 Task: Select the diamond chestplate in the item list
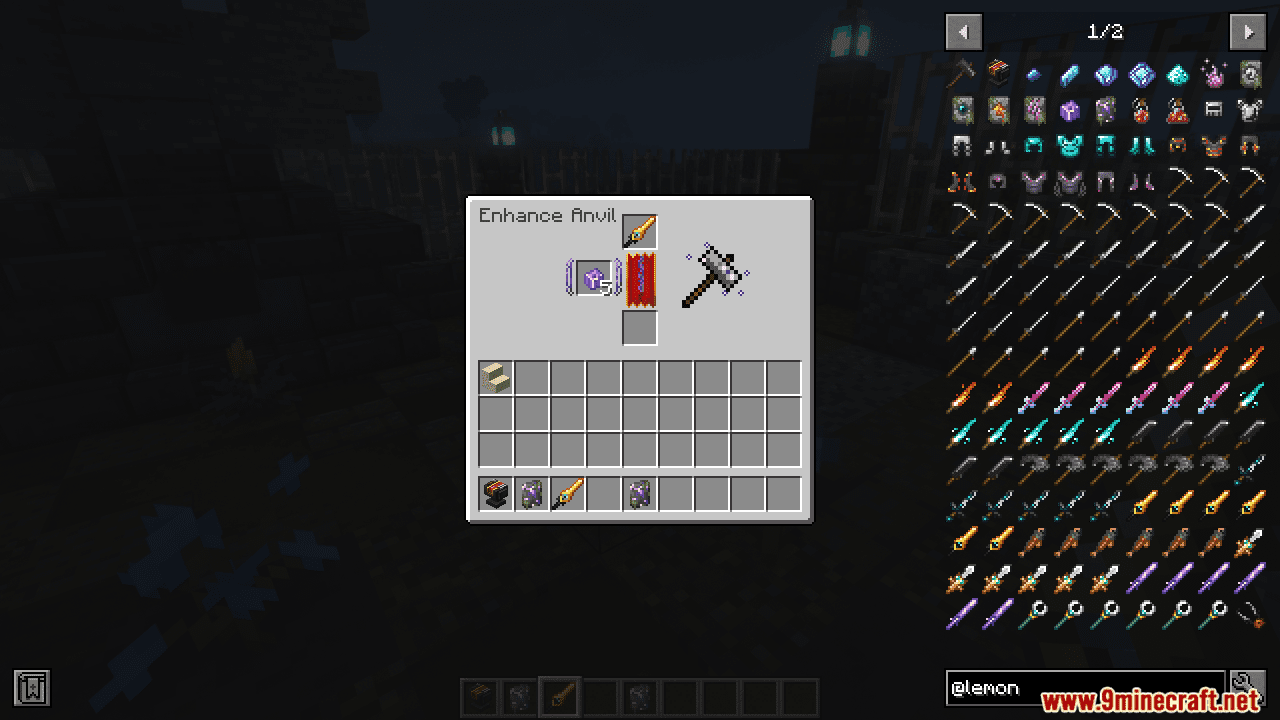1069,146
